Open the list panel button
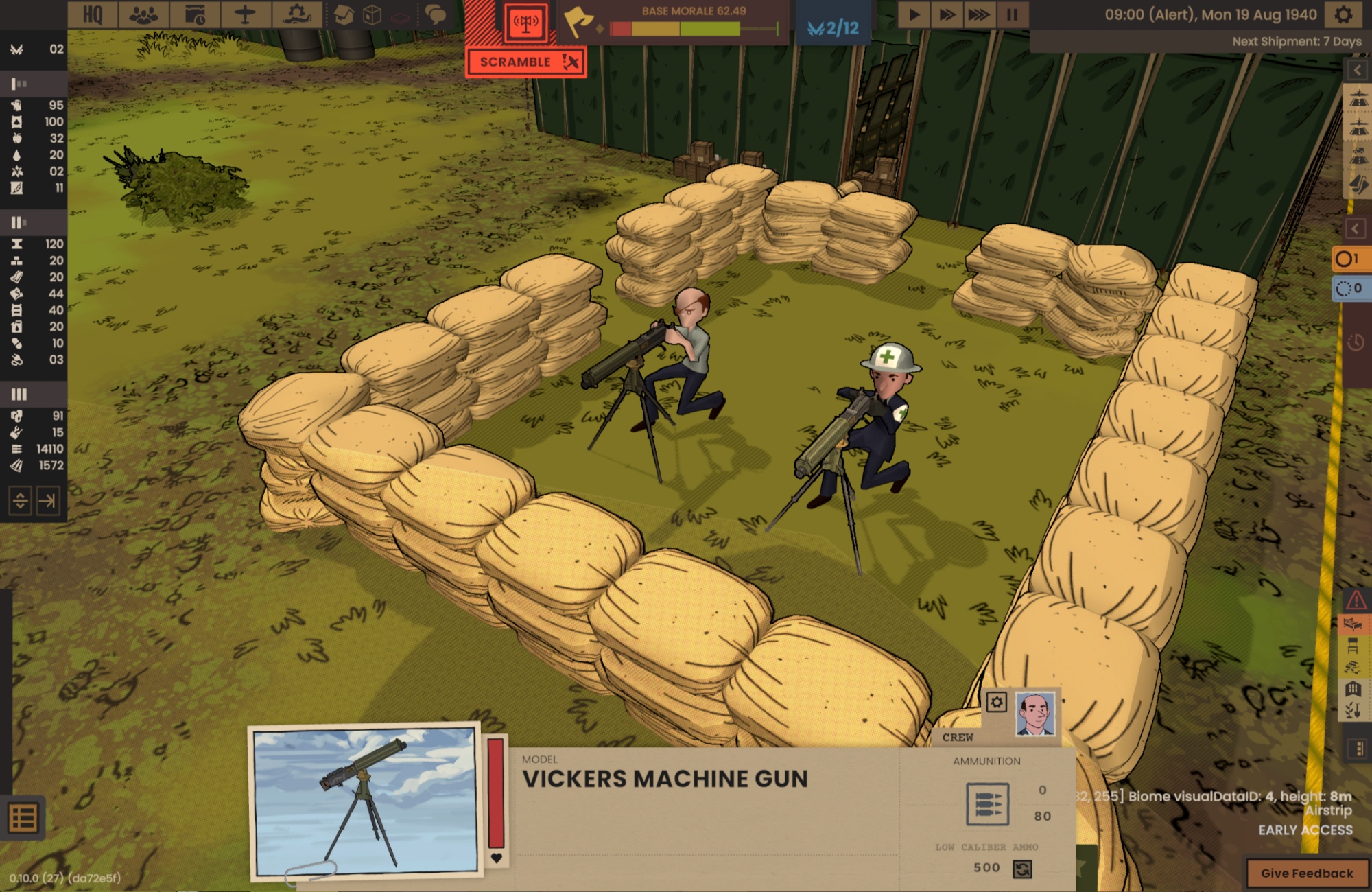 coord(23,818)
